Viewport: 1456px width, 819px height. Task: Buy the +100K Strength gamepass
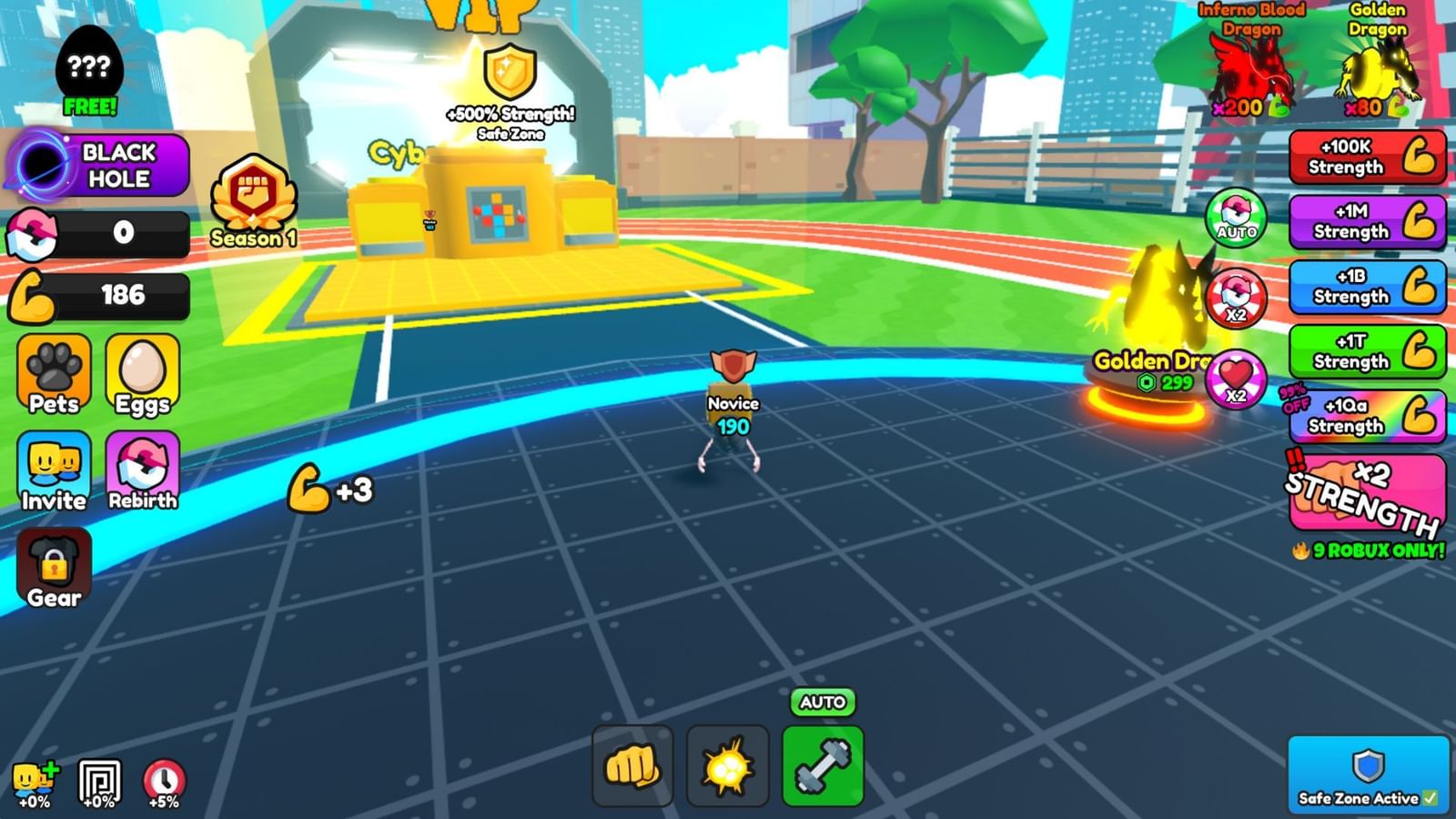tap(1365, 160)
